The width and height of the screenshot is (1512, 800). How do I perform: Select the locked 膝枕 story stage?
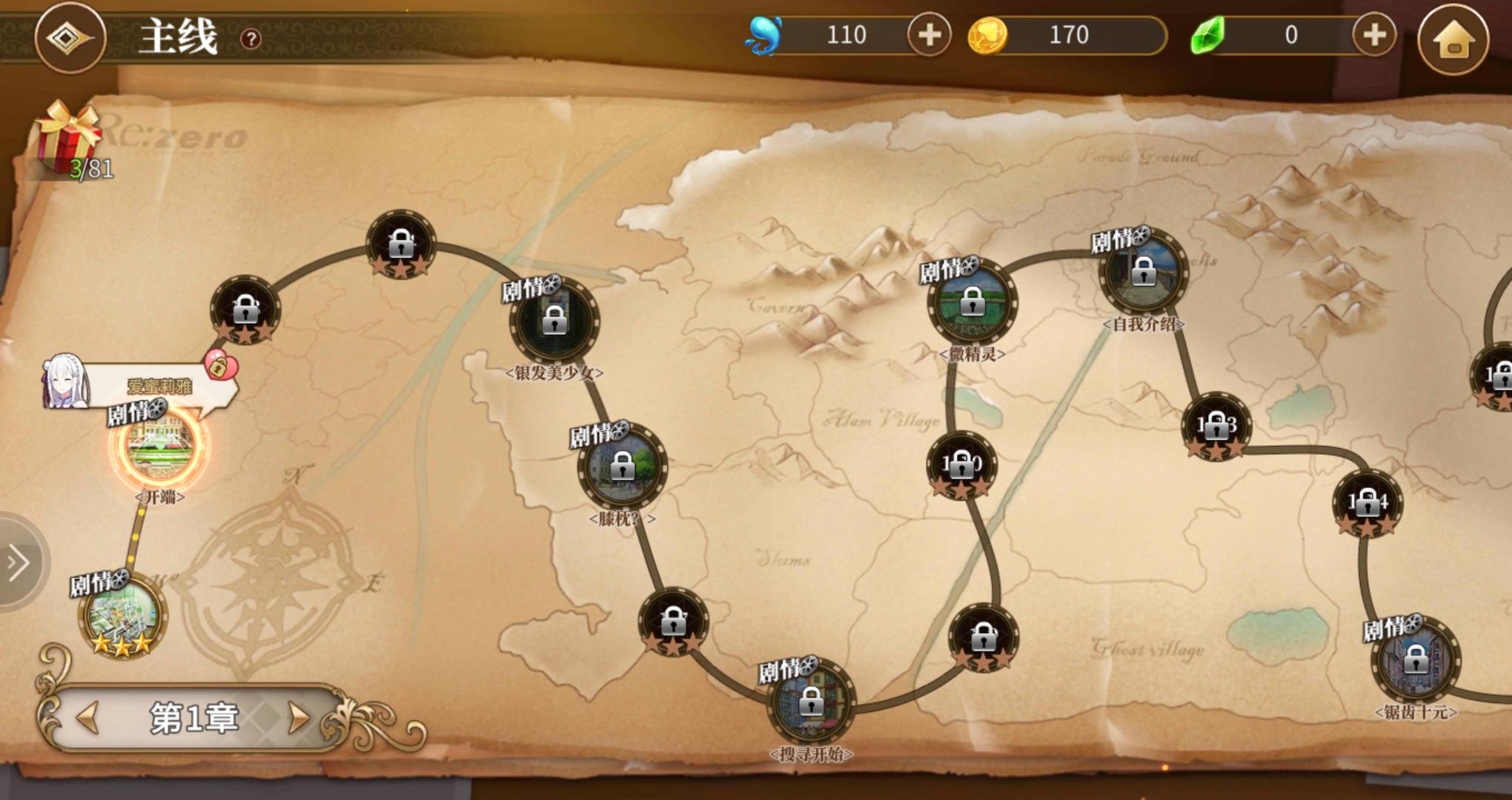coord(622,467)
